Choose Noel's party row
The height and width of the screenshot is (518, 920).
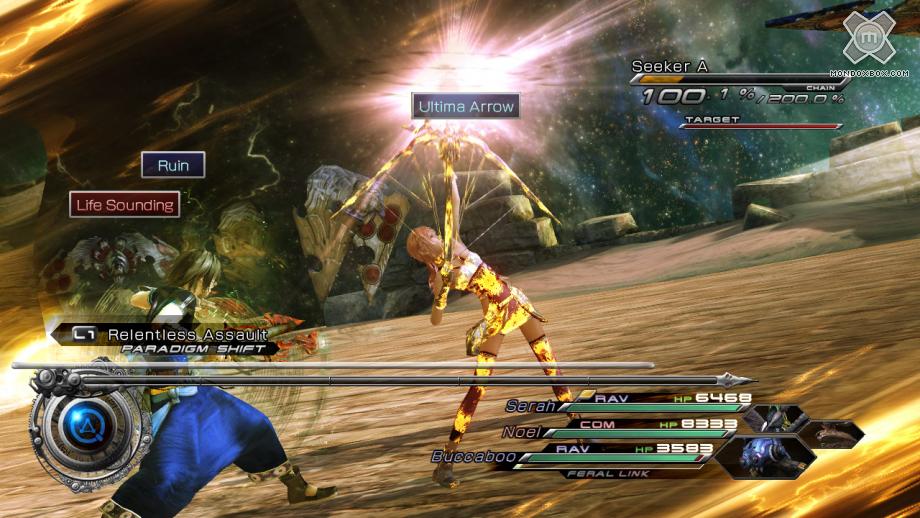pyautogui.click(x=630, y=430)
